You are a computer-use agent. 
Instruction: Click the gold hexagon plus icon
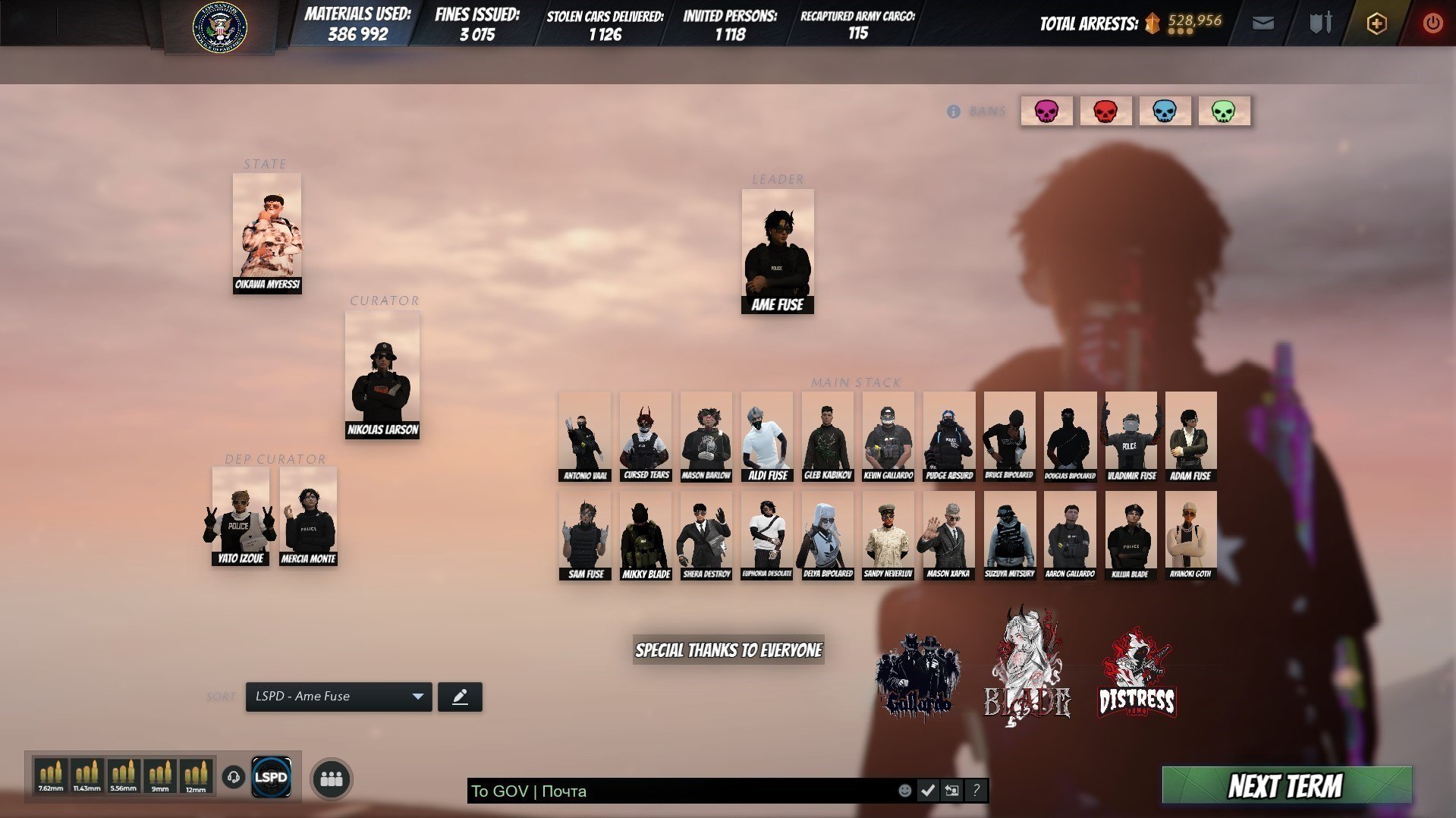coord(1376,24)
